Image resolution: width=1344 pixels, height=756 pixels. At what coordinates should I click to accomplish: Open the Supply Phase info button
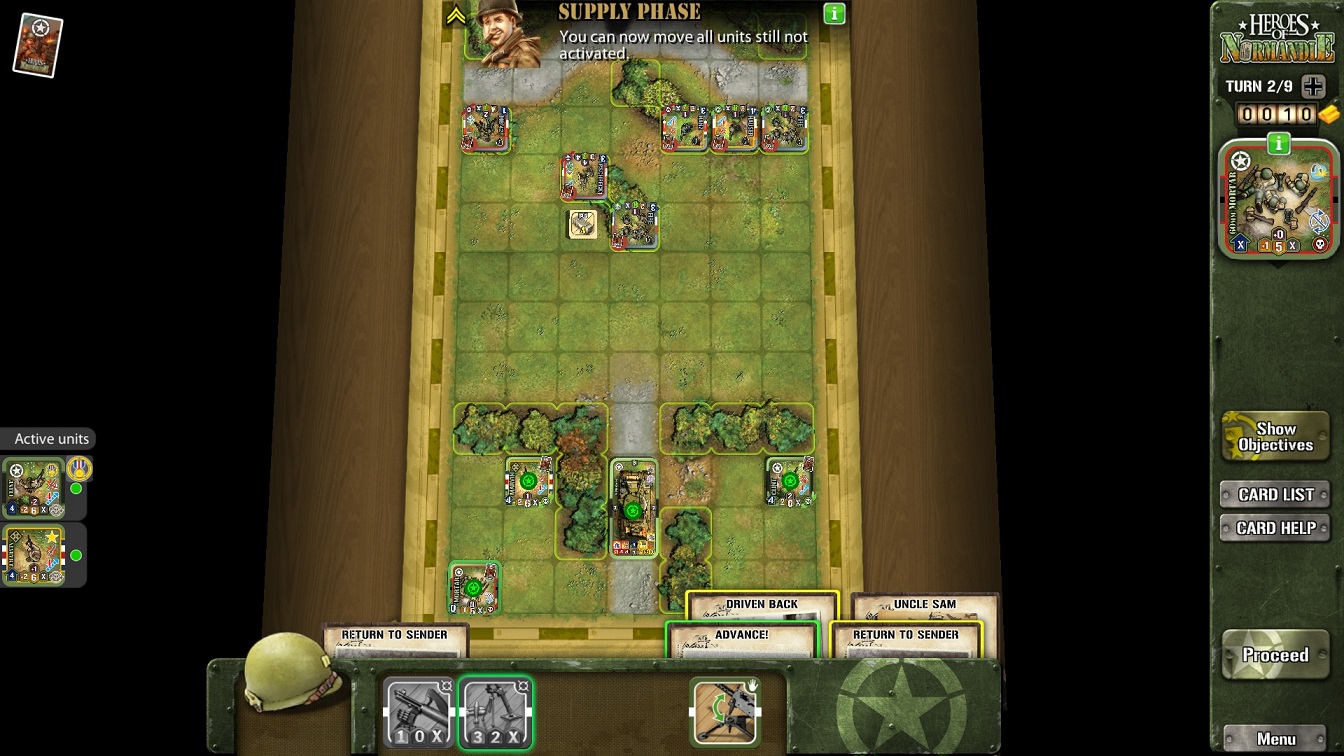click(x=834, y=14)
